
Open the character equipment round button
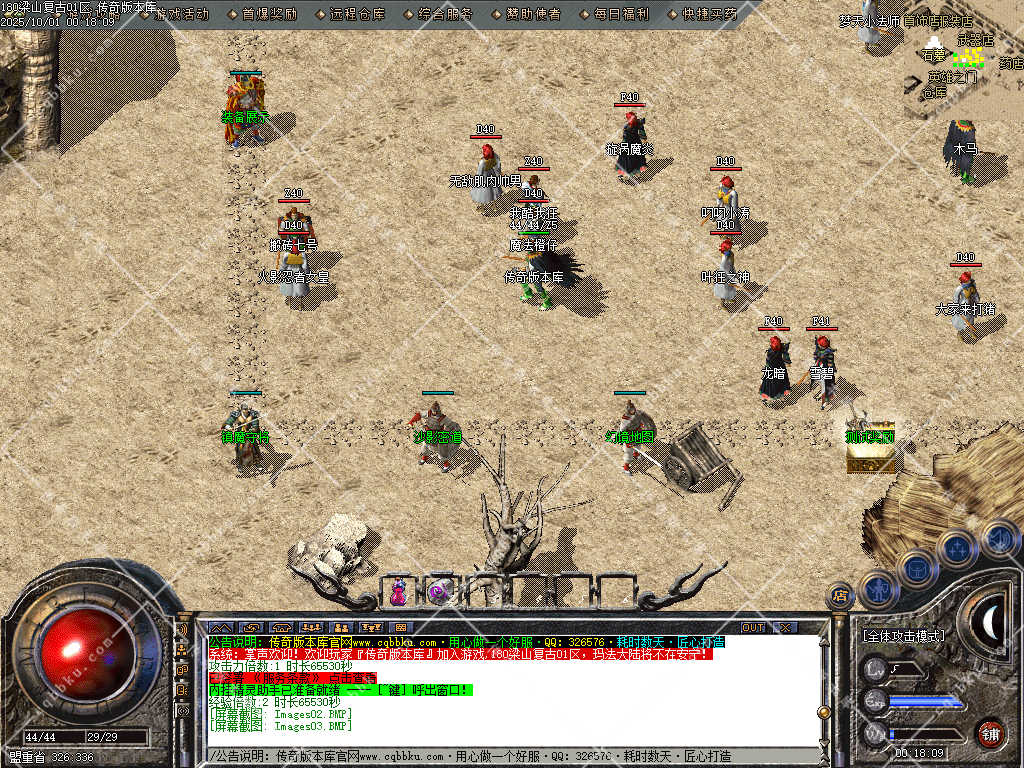(878, 589)
